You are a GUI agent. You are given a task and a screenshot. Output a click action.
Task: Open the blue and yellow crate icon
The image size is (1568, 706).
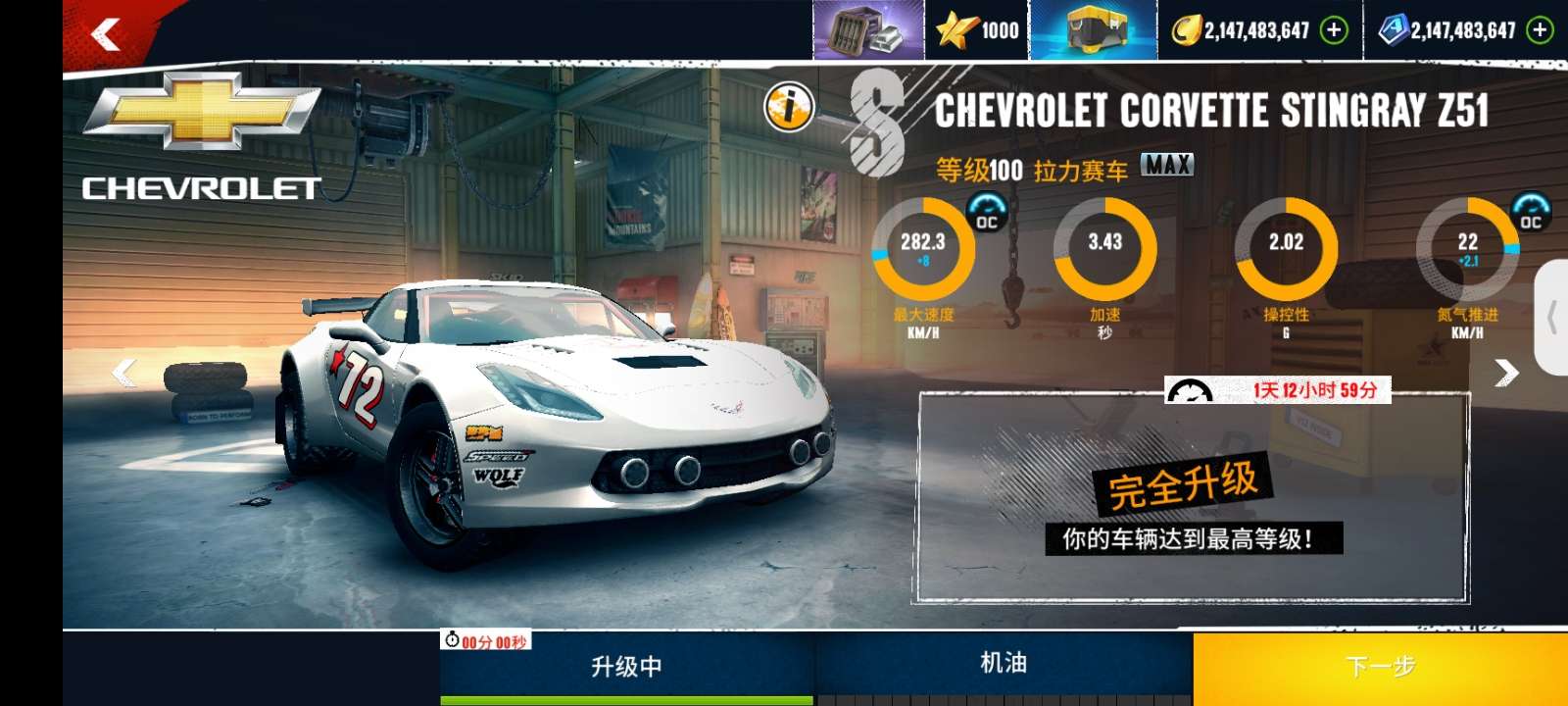(1093, 30)
